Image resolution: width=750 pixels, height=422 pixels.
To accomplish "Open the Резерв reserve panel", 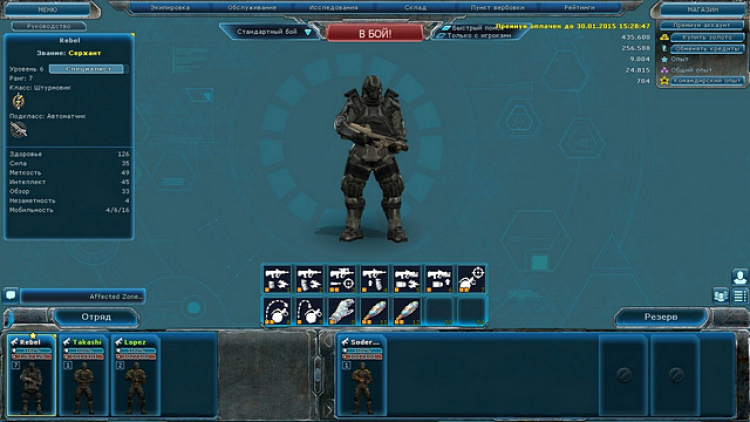I will click(x=660, y=316).
